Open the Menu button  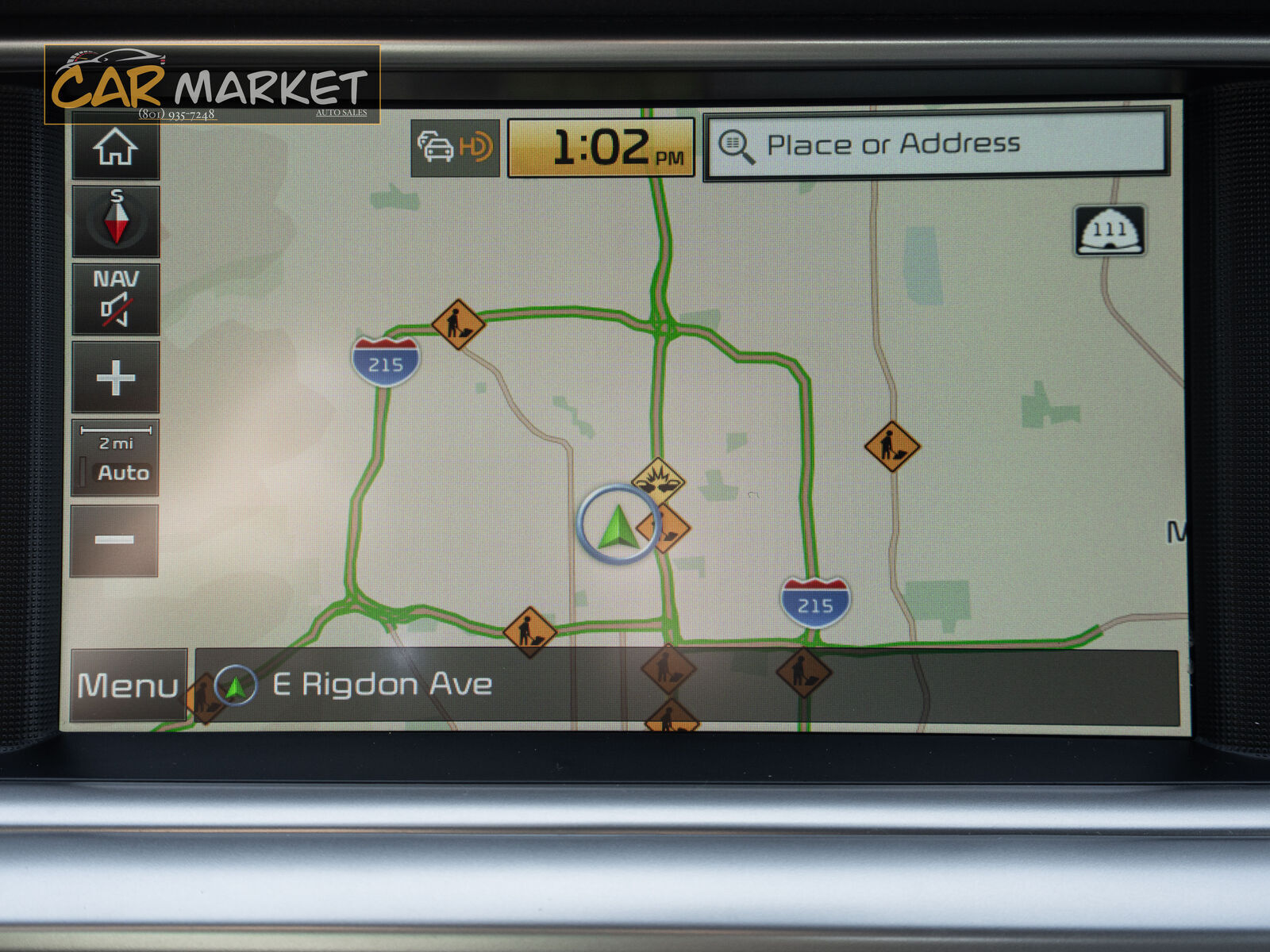128,685
